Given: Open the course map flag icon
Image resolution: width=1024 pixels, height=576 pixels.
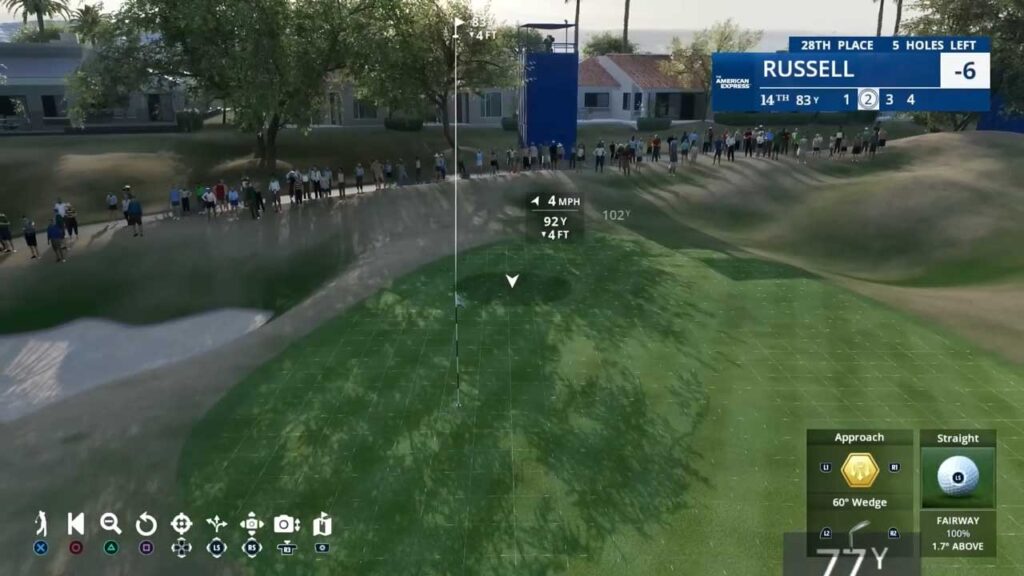Looking at the screenshot, I should (x=322, y=524).
